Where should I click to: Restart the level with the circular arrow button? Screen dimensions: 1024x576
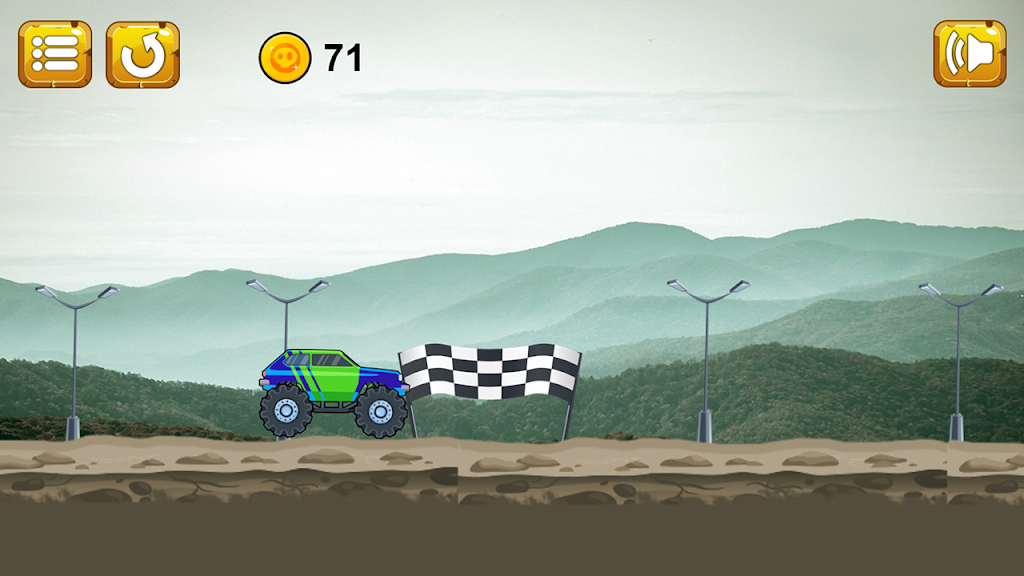[143, 54]
